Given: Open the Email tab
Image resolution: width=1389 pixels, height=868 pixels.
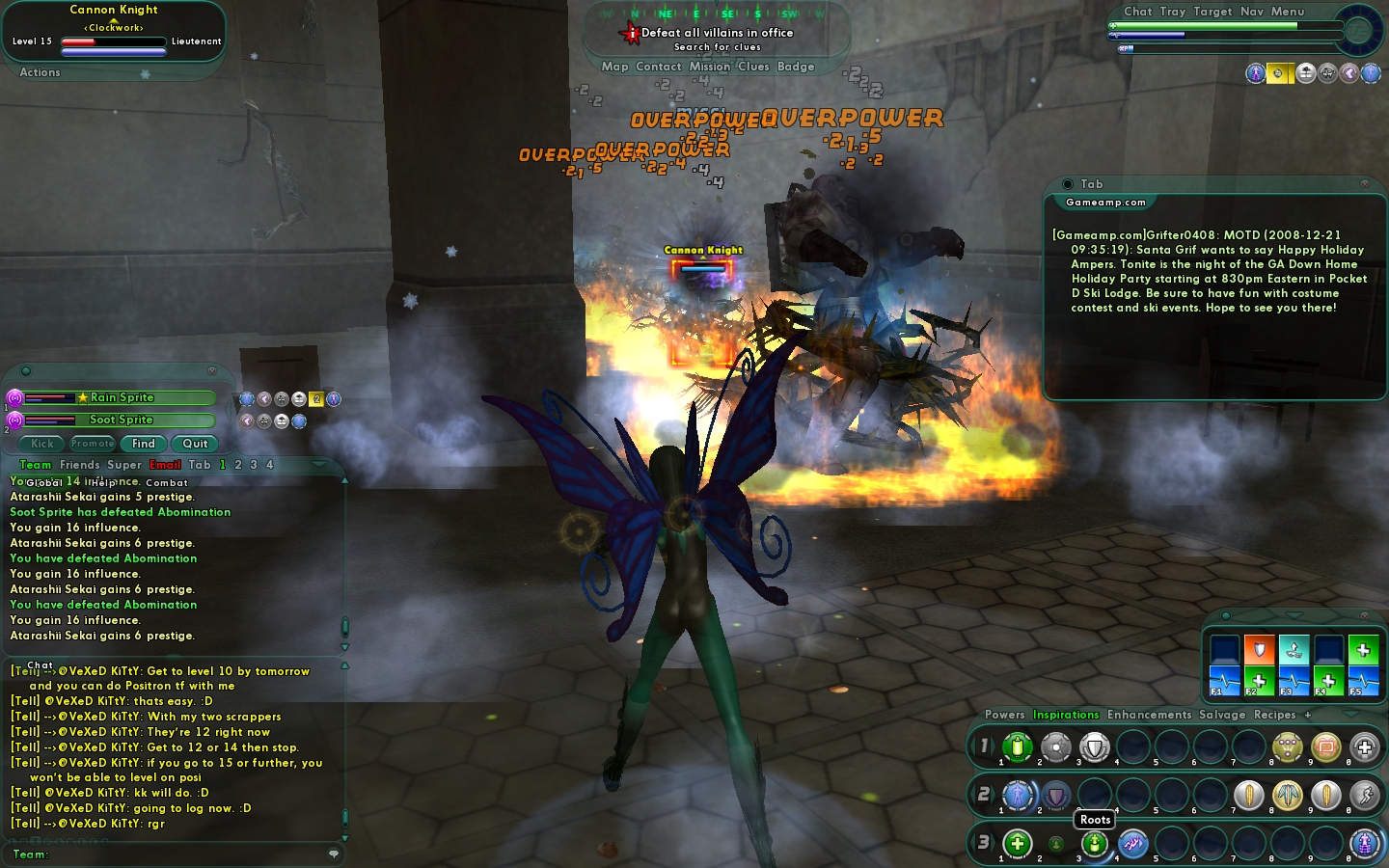Looking at the screenshot, I should point(165,465).
